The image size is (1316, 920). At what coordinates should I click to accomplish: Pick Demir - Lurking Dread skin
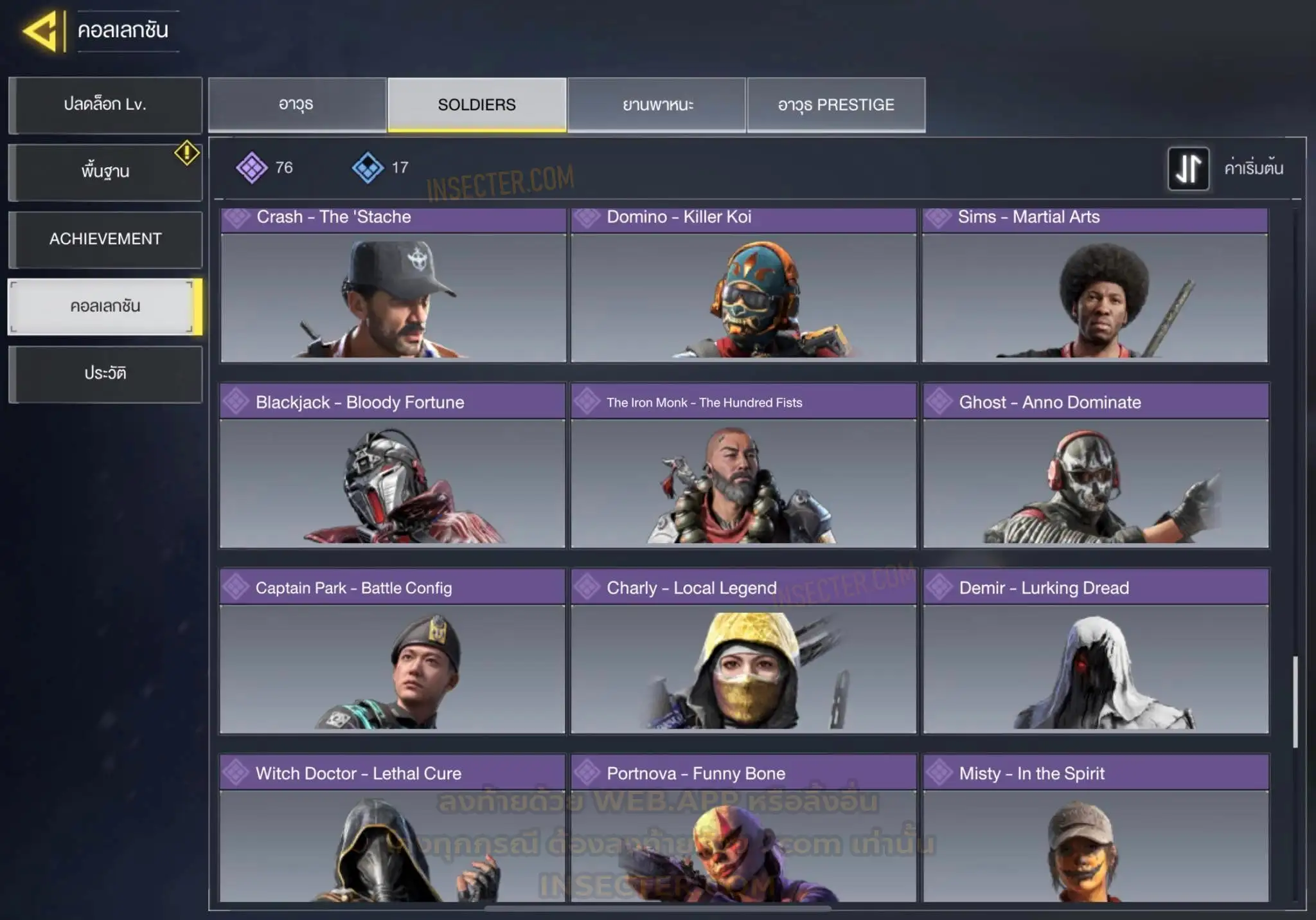[x=1096, y=651]
